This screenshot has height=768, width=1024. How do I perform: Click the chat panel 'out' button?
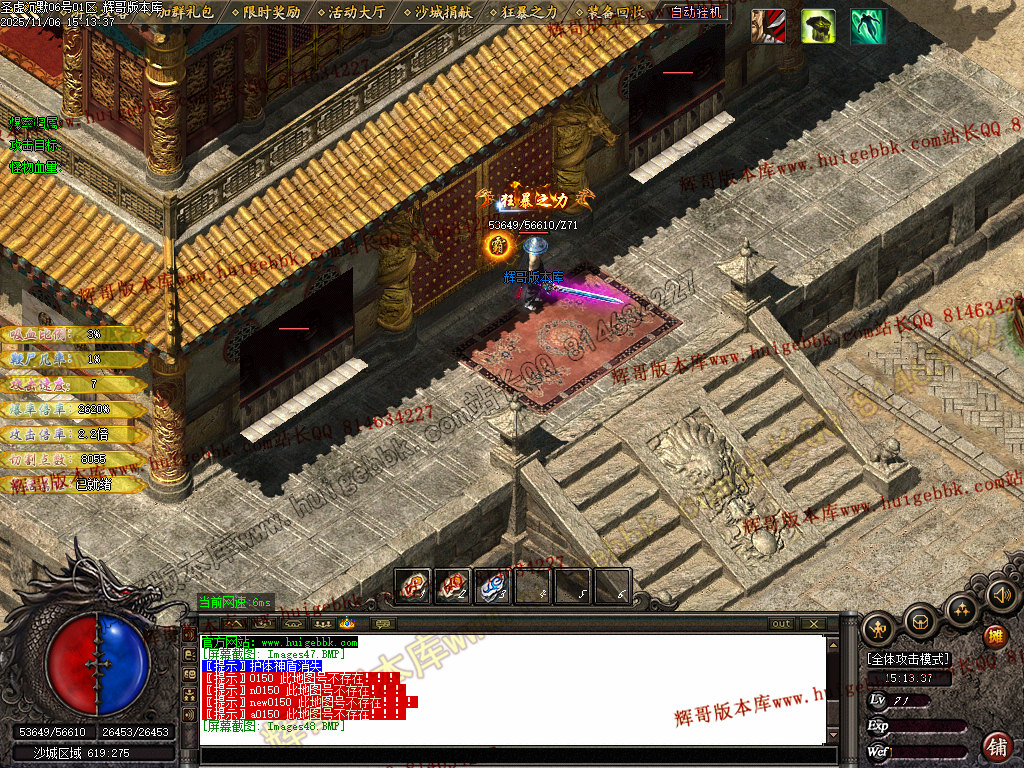[781, 624]
